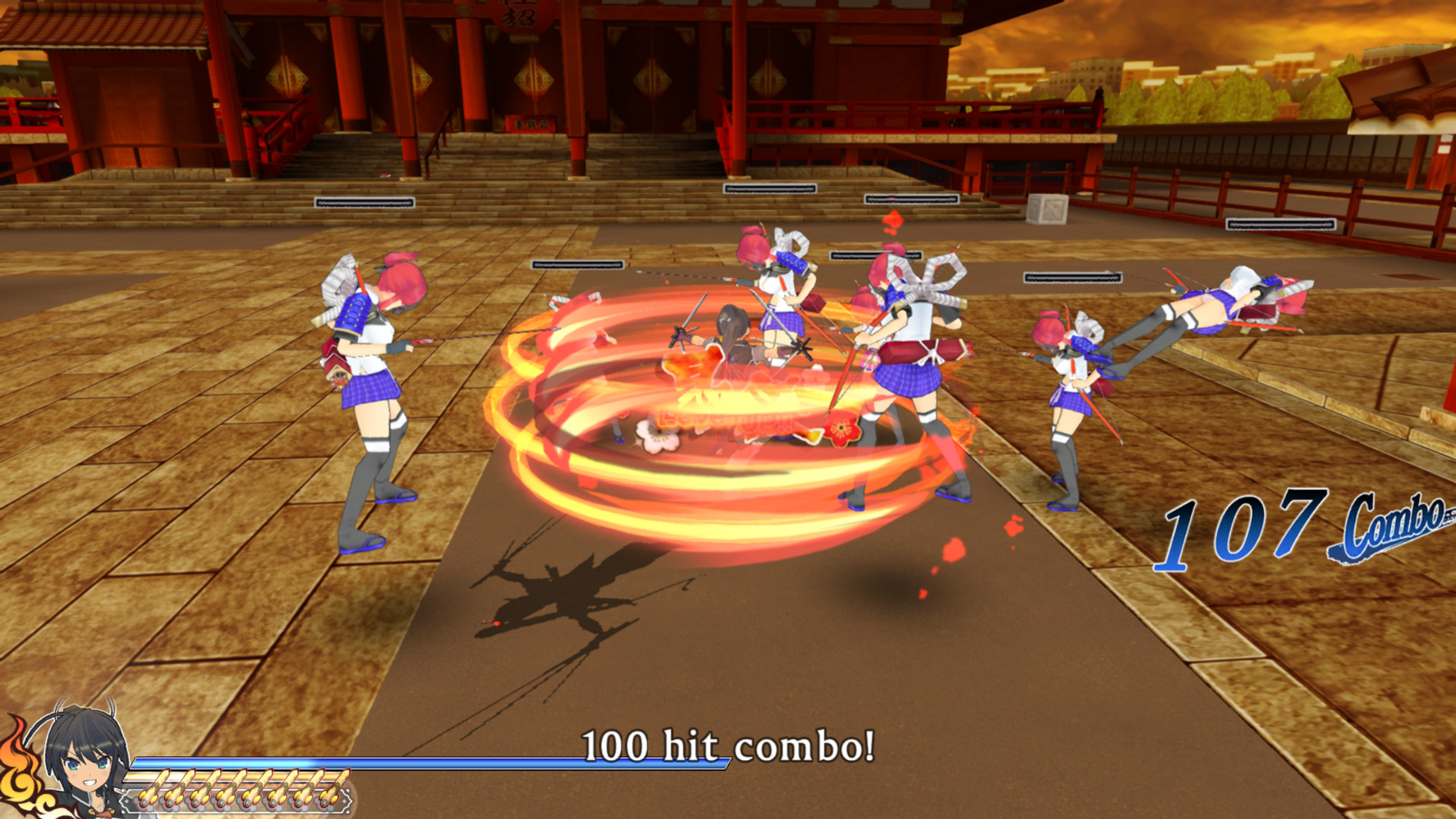Click the wooden crate near the right railing
Screen dimensions: 1456x819
1047,210
